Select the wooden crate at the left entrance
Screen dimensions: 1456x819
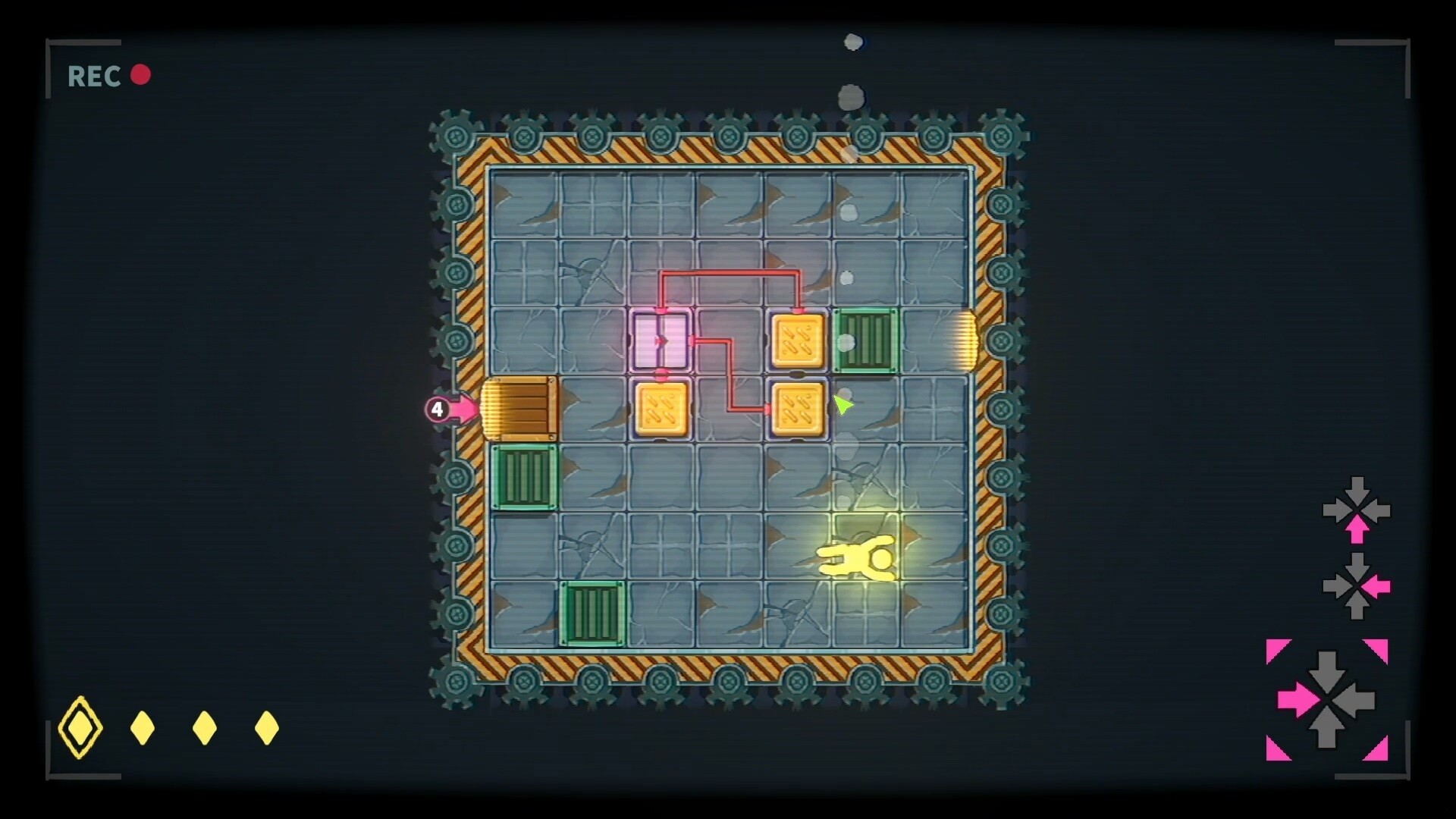coord(519,407)
